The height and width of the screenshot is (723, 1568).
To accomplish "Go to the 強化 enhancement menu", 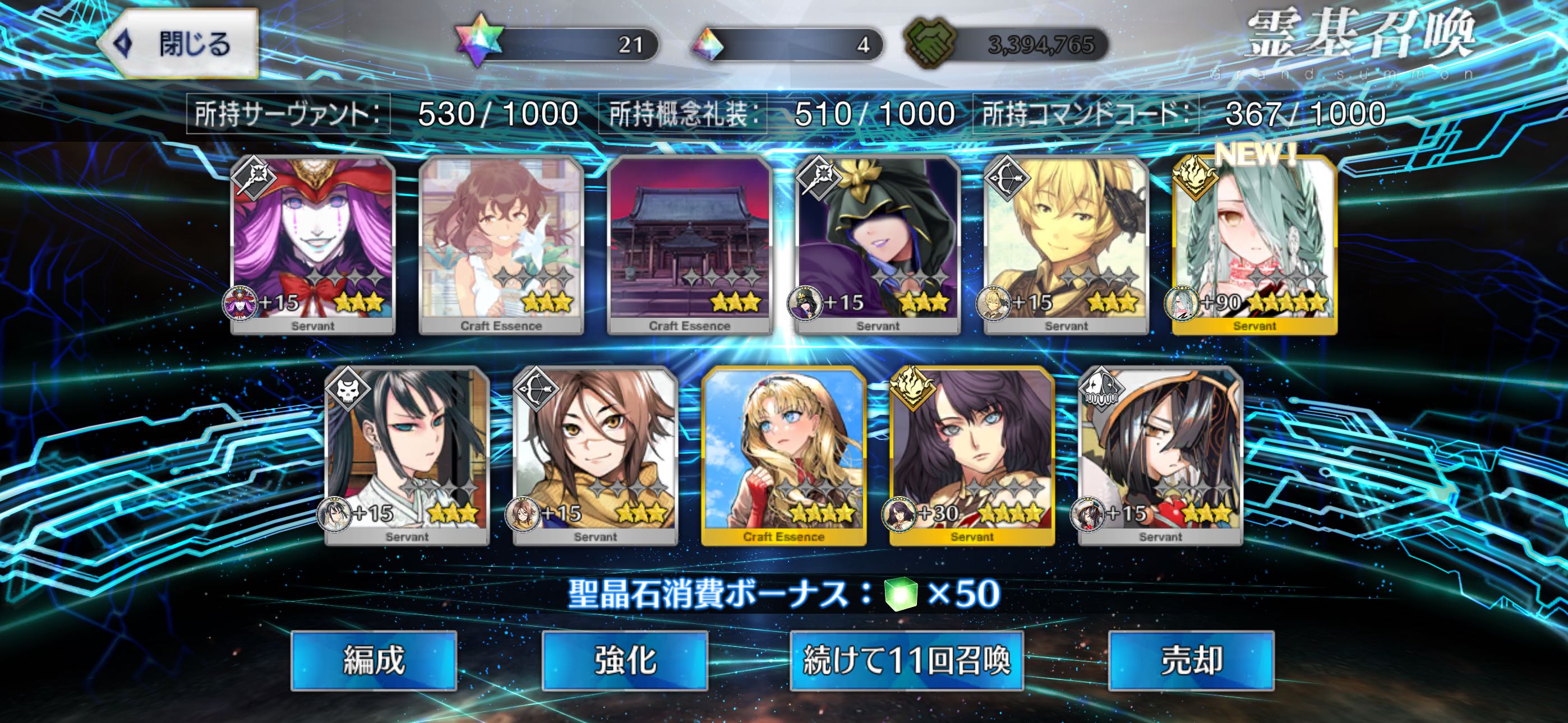I will (x=625, y=660).
